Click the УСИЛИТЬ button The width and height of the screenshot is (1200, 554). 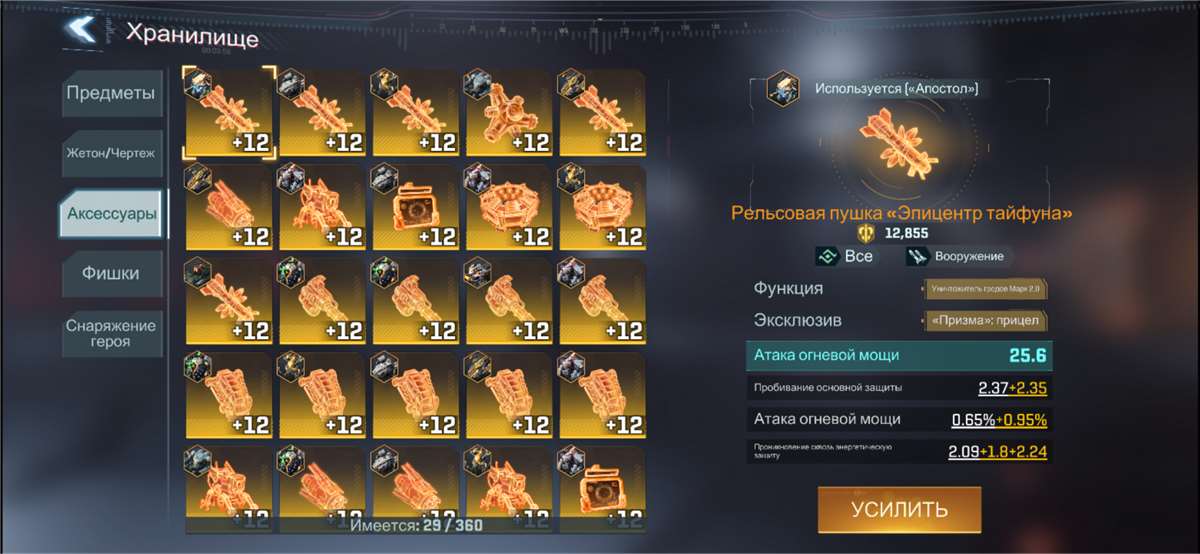coord(899,509)
